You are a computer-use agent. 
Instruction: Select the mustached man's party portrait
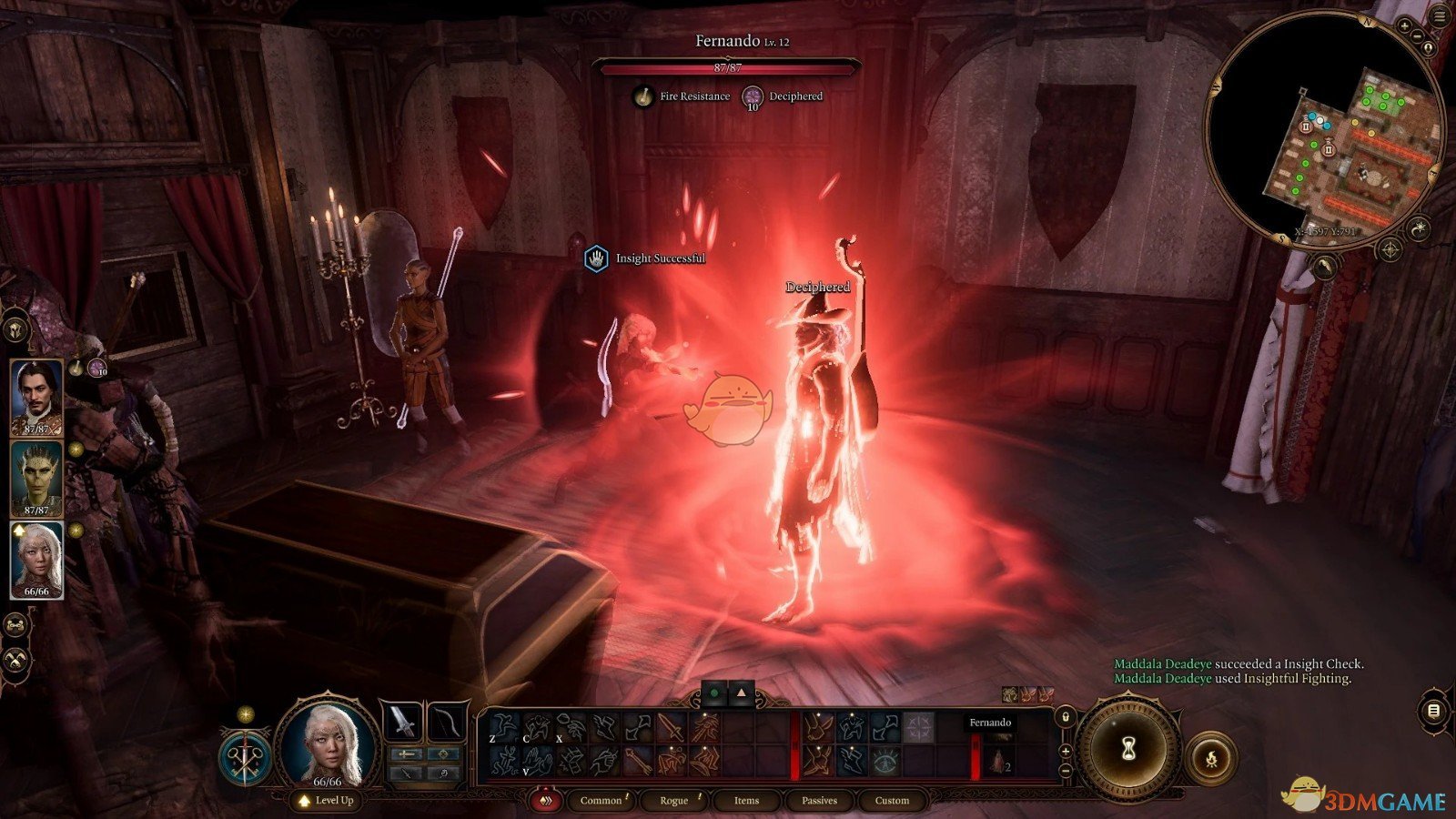point(36,397)
